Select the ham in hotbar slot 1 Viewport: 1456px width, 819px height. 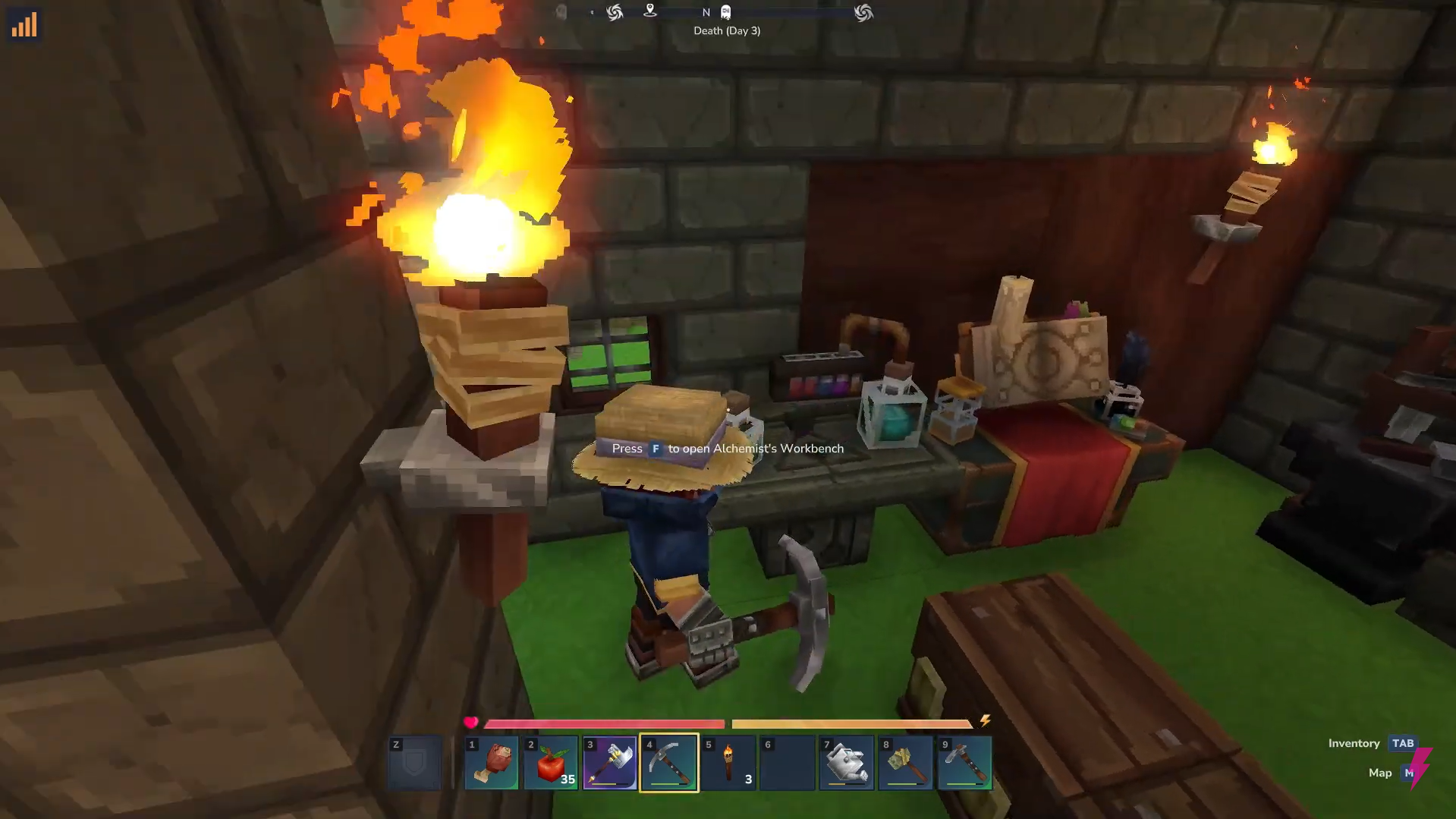(x=491, y=762)
